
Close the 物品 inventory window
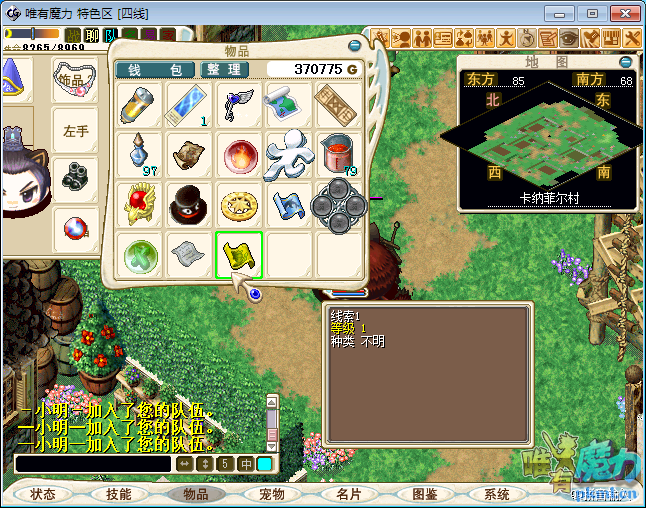355,45
